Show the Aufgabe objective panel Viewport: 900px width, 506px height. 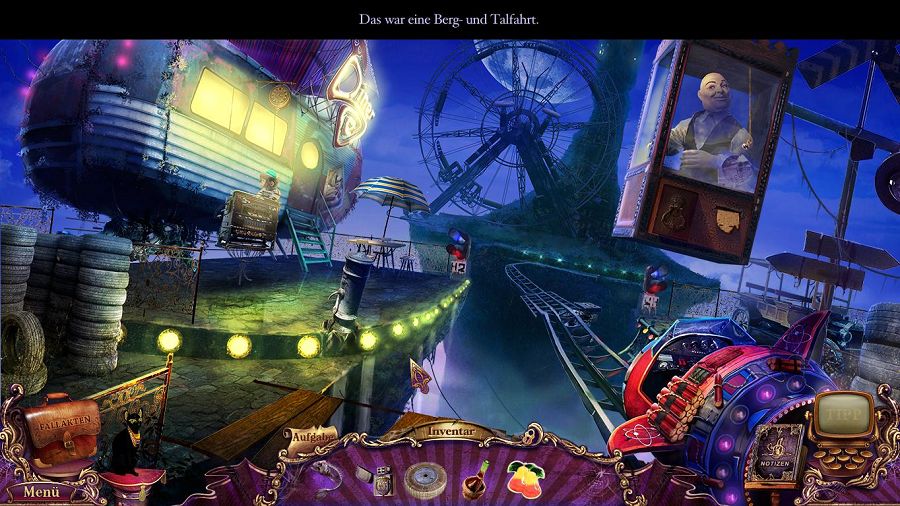[309, 436]
